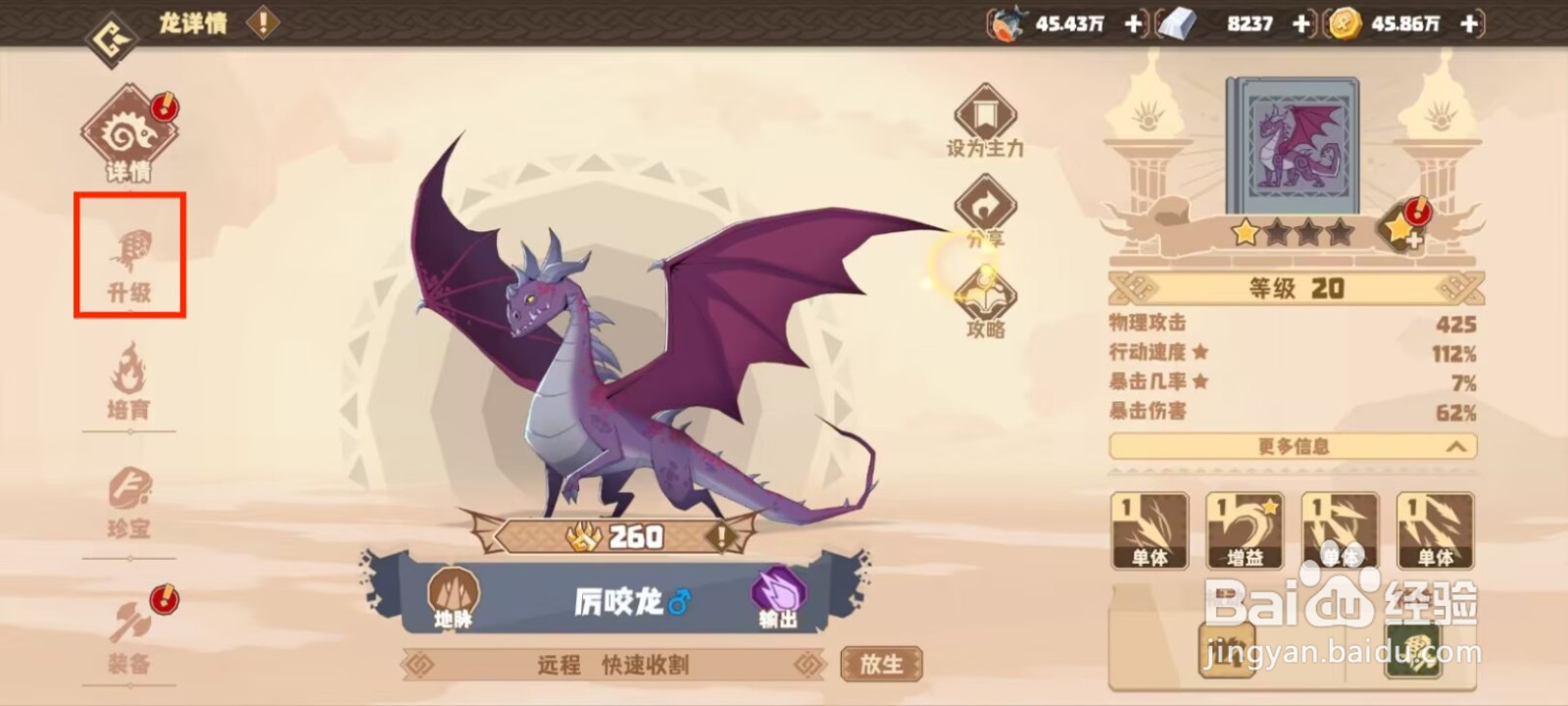Click the 分享 (Share) diamond icon

[x=983, y=206]
